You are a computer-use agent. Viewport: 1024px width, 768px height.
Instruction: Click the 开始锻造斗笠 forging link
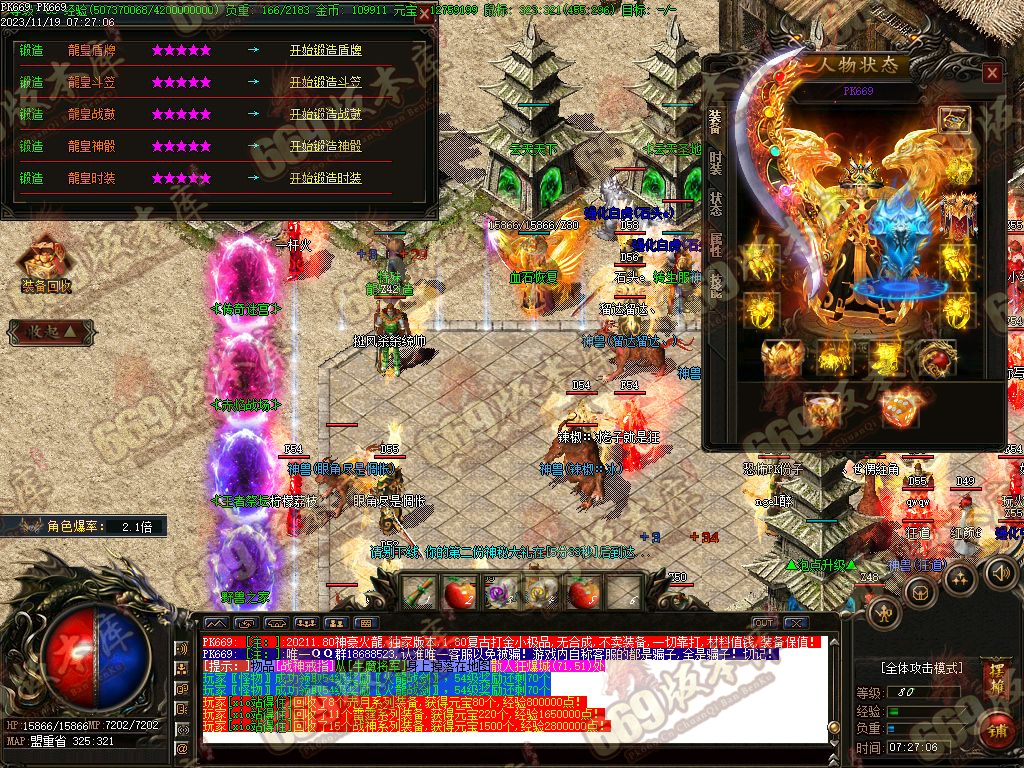326,82
